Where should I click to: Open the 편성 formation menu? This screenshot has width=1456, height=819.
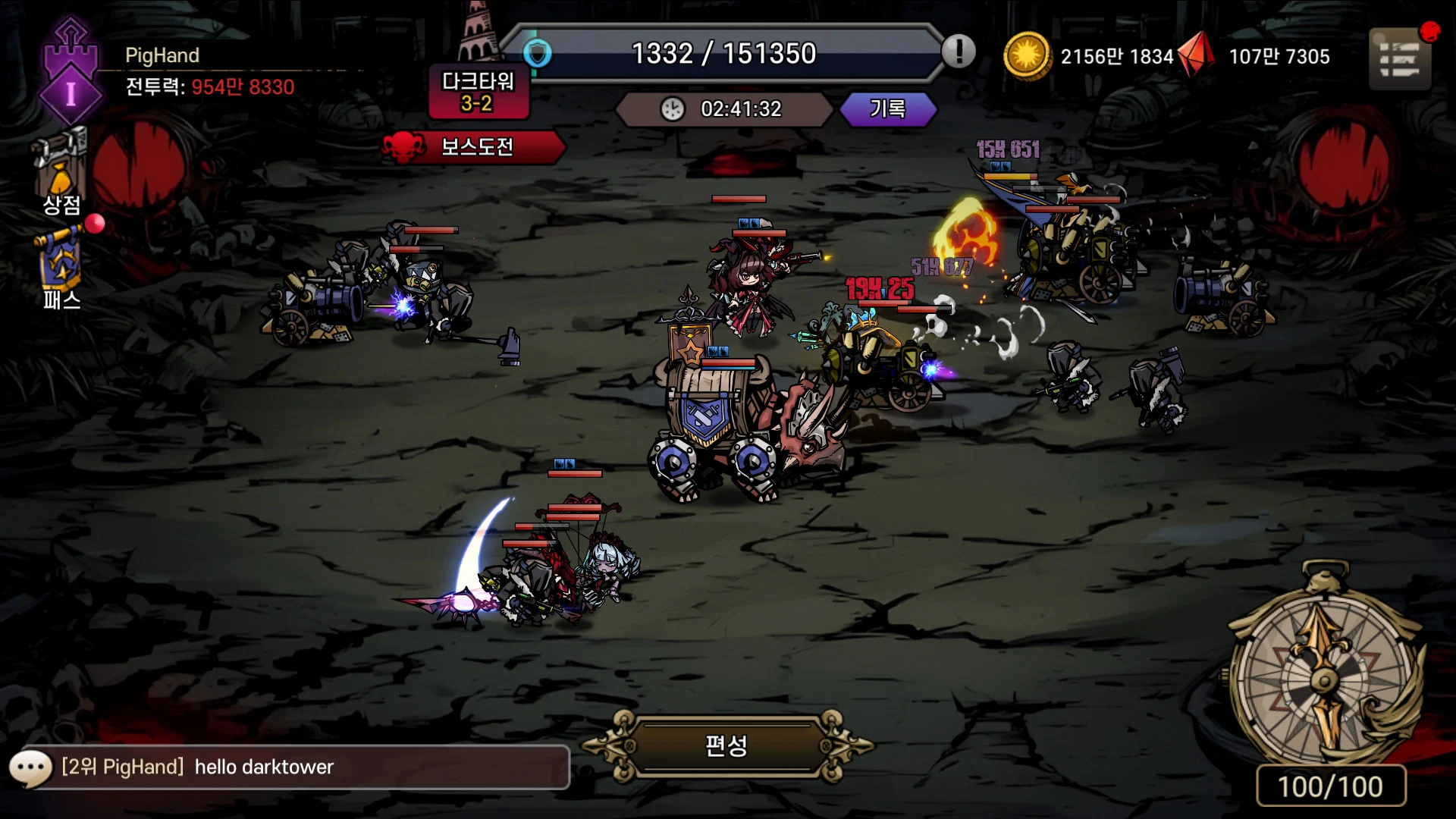click(x=726, y=746)
